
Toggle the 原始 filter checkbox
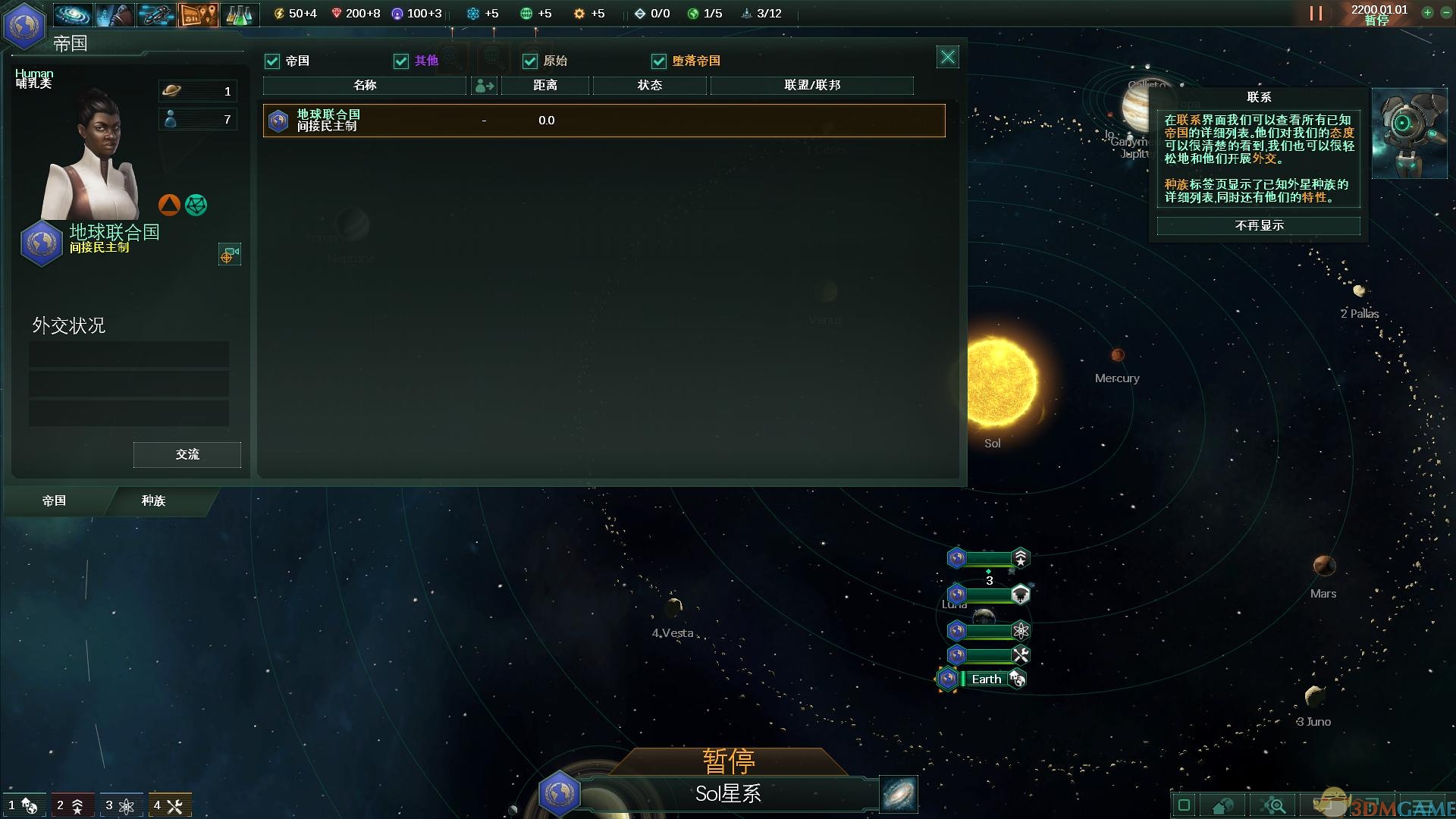click(x=529, y=61)
